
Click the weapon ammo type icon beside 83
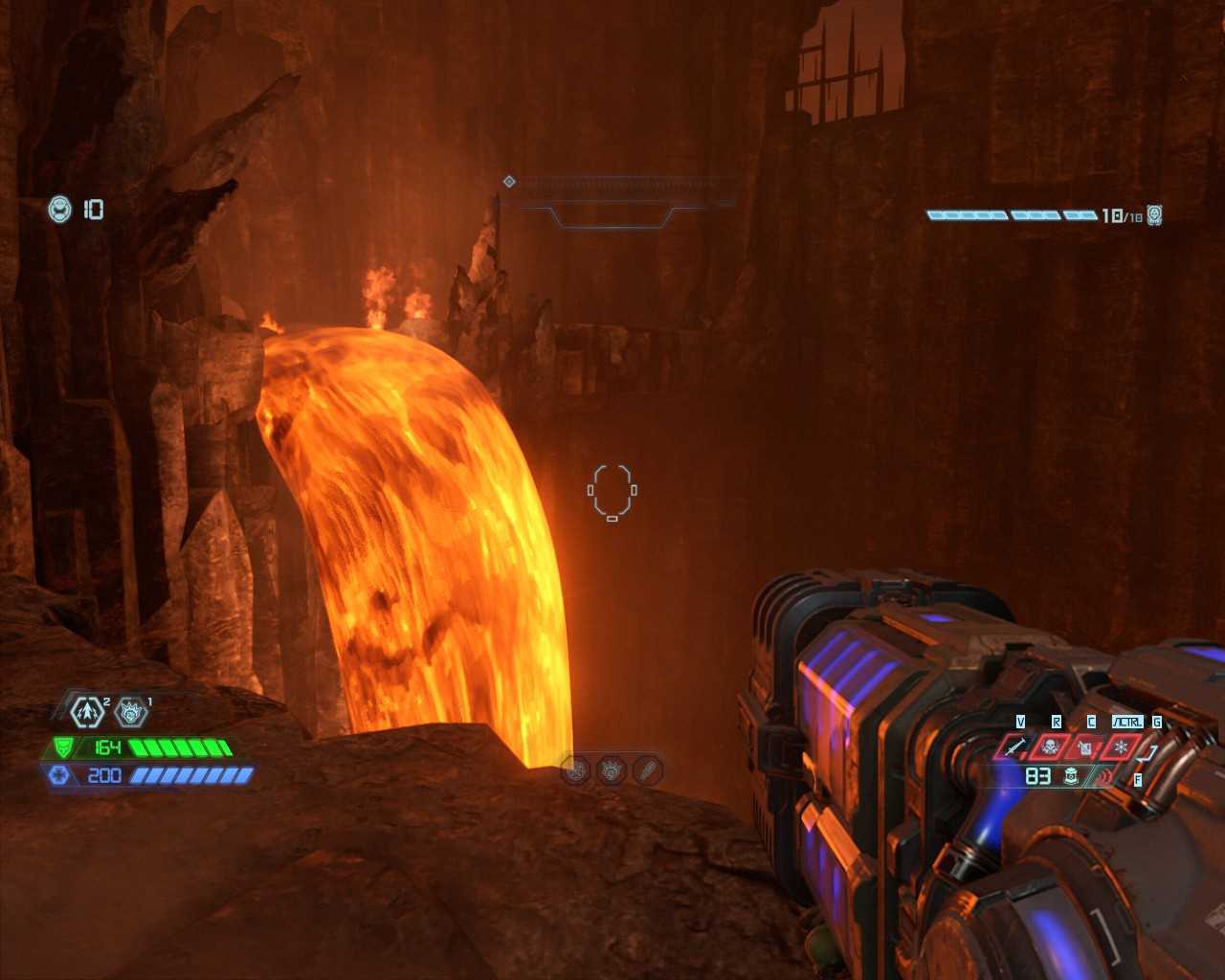[1072, 776]
